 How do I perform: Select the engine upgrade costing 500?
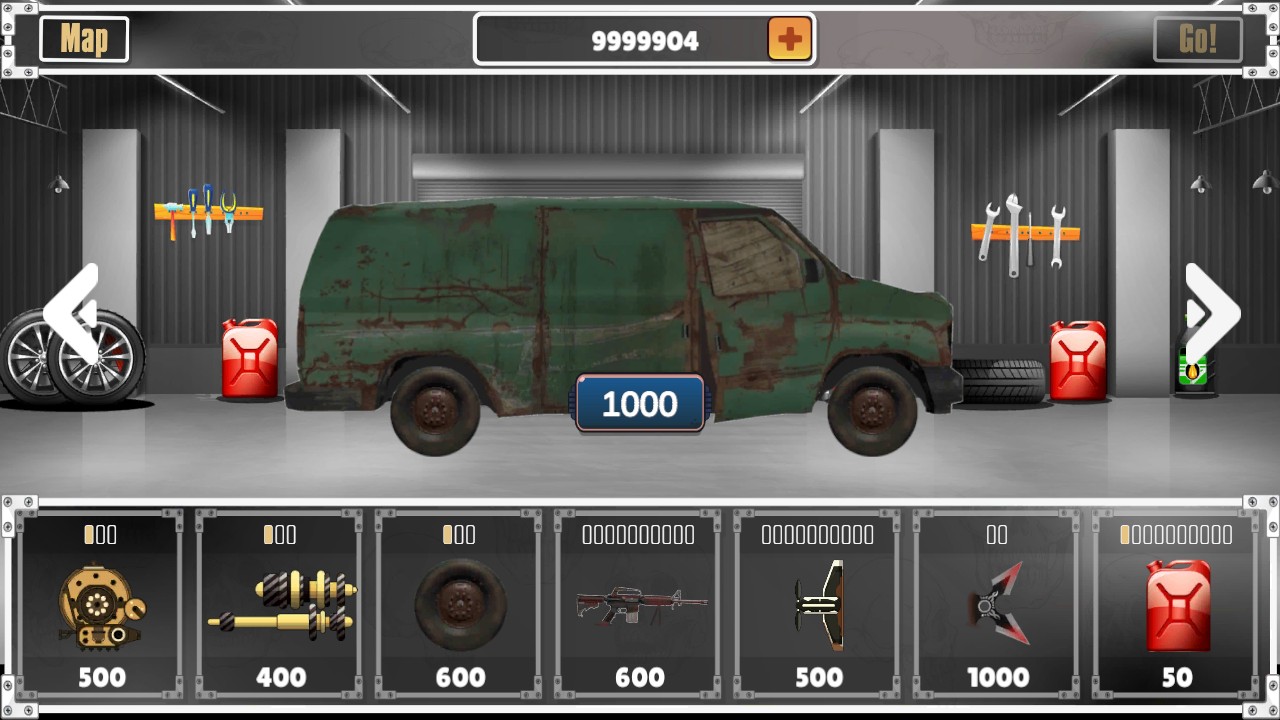[x=101, y=605]
